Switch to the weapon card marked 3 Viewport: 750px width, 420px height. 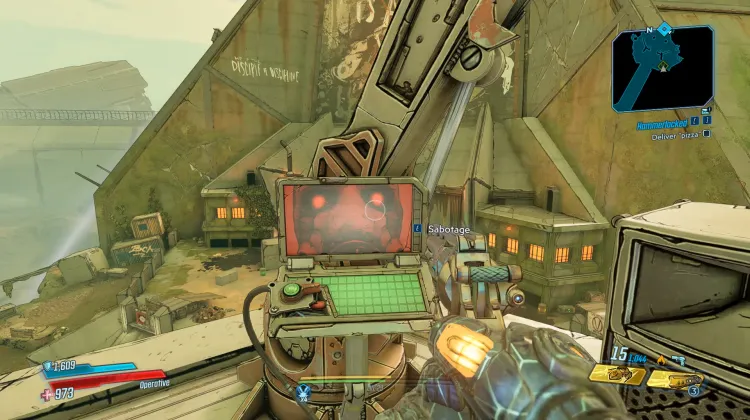tap(675, 379)
